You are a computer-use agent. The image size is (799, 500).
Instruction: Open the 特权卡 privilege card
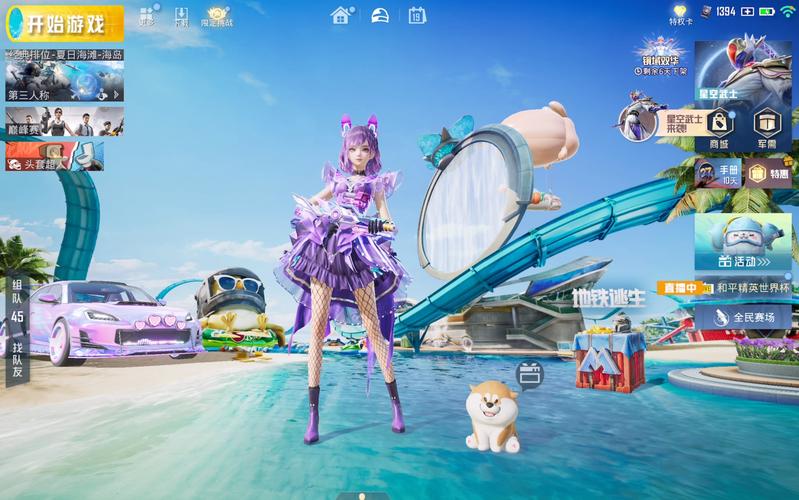pos(680,14)
